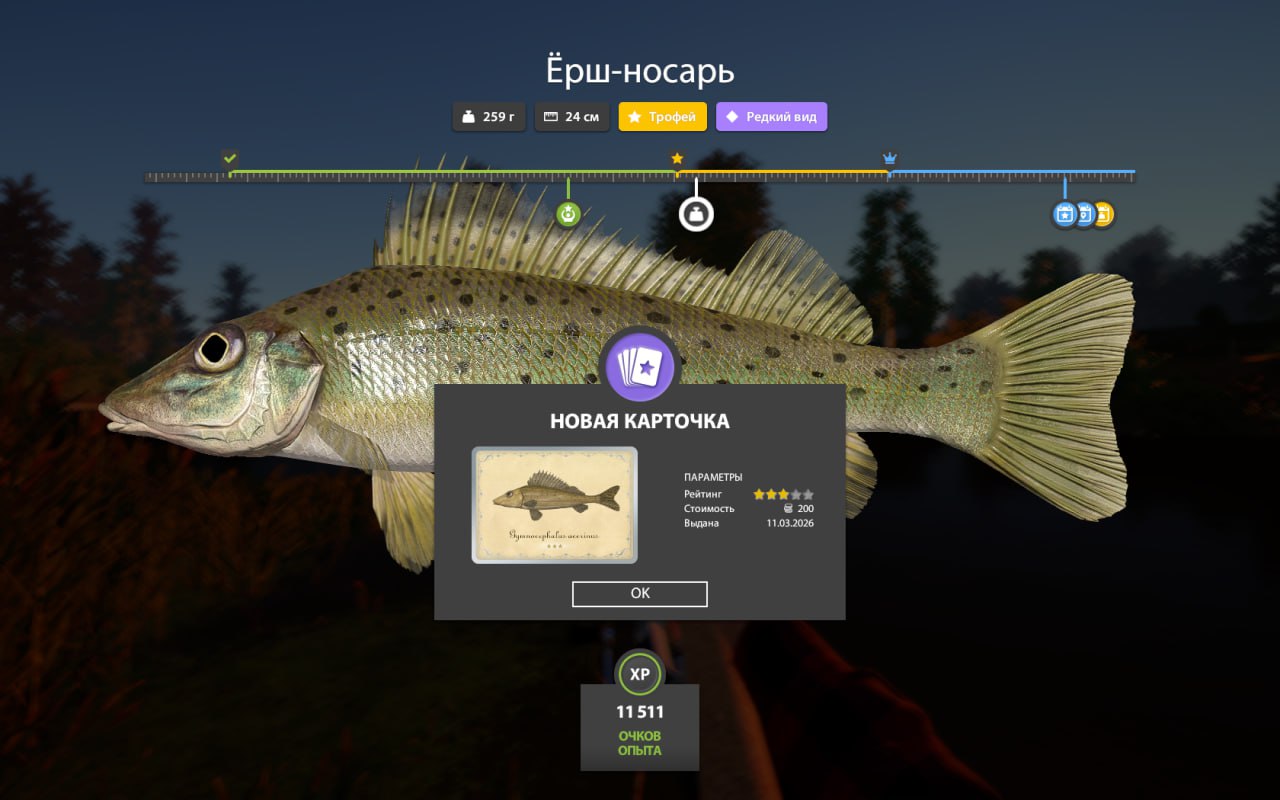
Task: Select the gold star trophy threshold marker
Action: 677,159
